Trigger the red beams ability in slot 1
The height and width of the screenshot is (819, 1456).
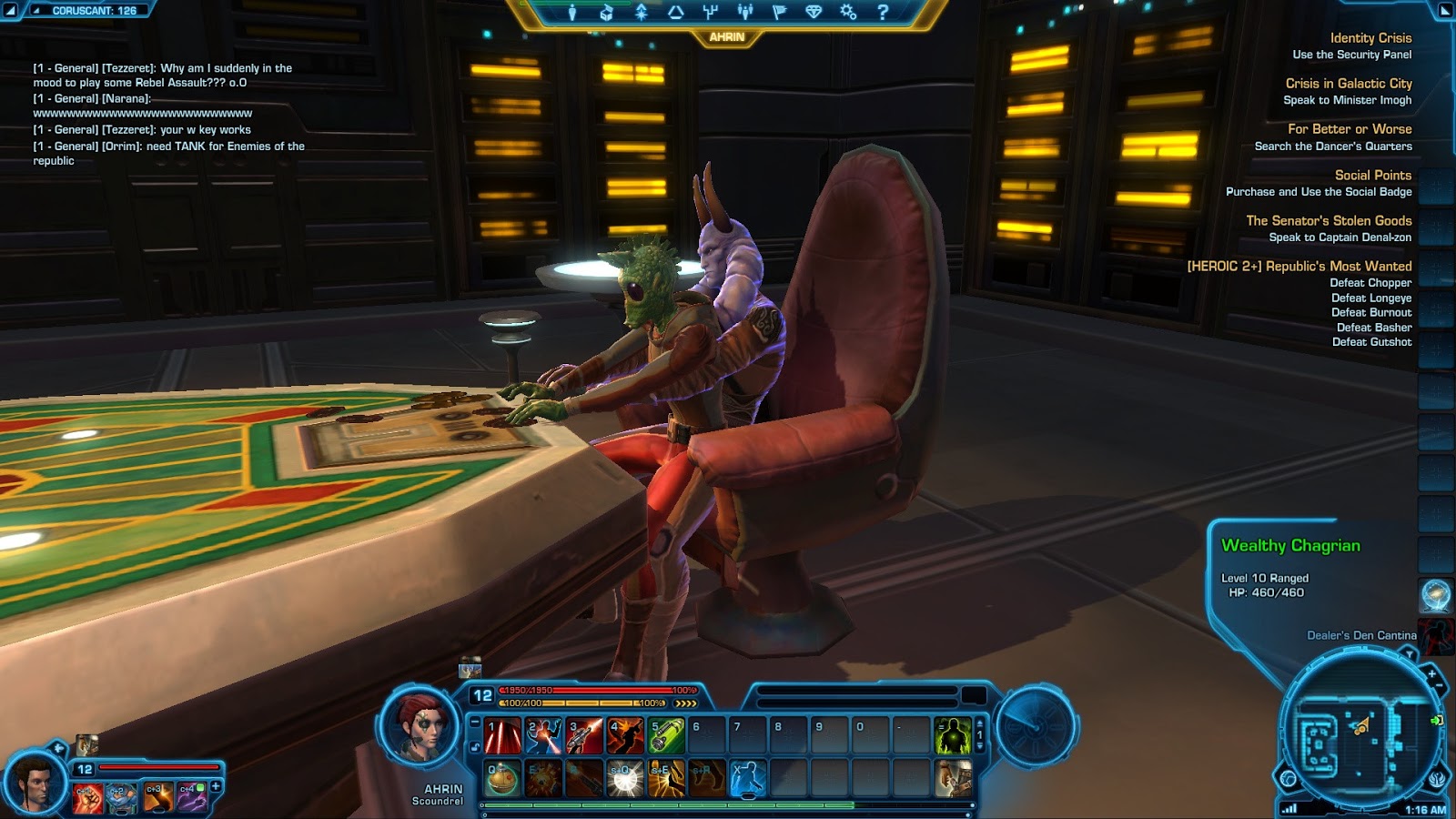(502, 736)
